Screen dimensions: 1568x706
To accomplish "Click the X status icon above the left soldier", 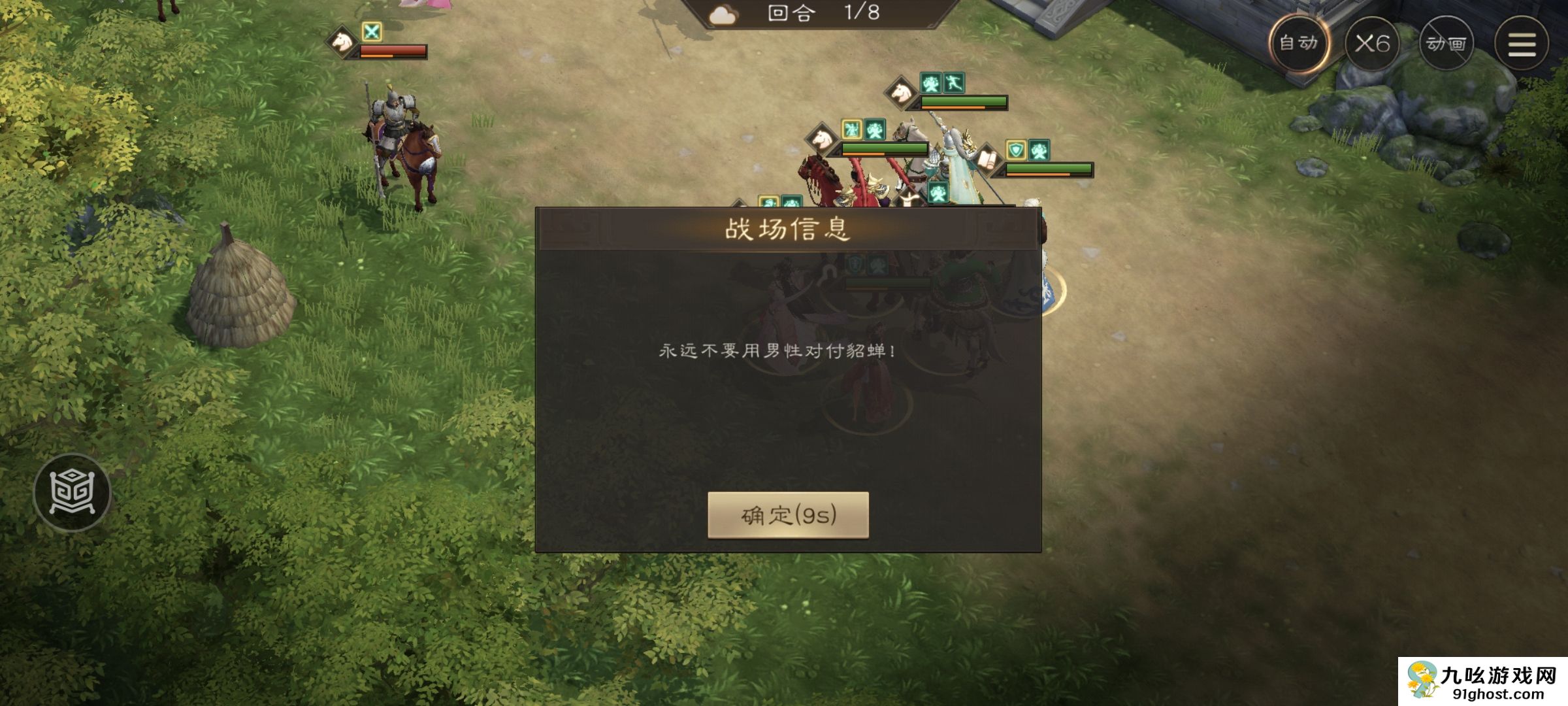I will click(x=372, y=31).
